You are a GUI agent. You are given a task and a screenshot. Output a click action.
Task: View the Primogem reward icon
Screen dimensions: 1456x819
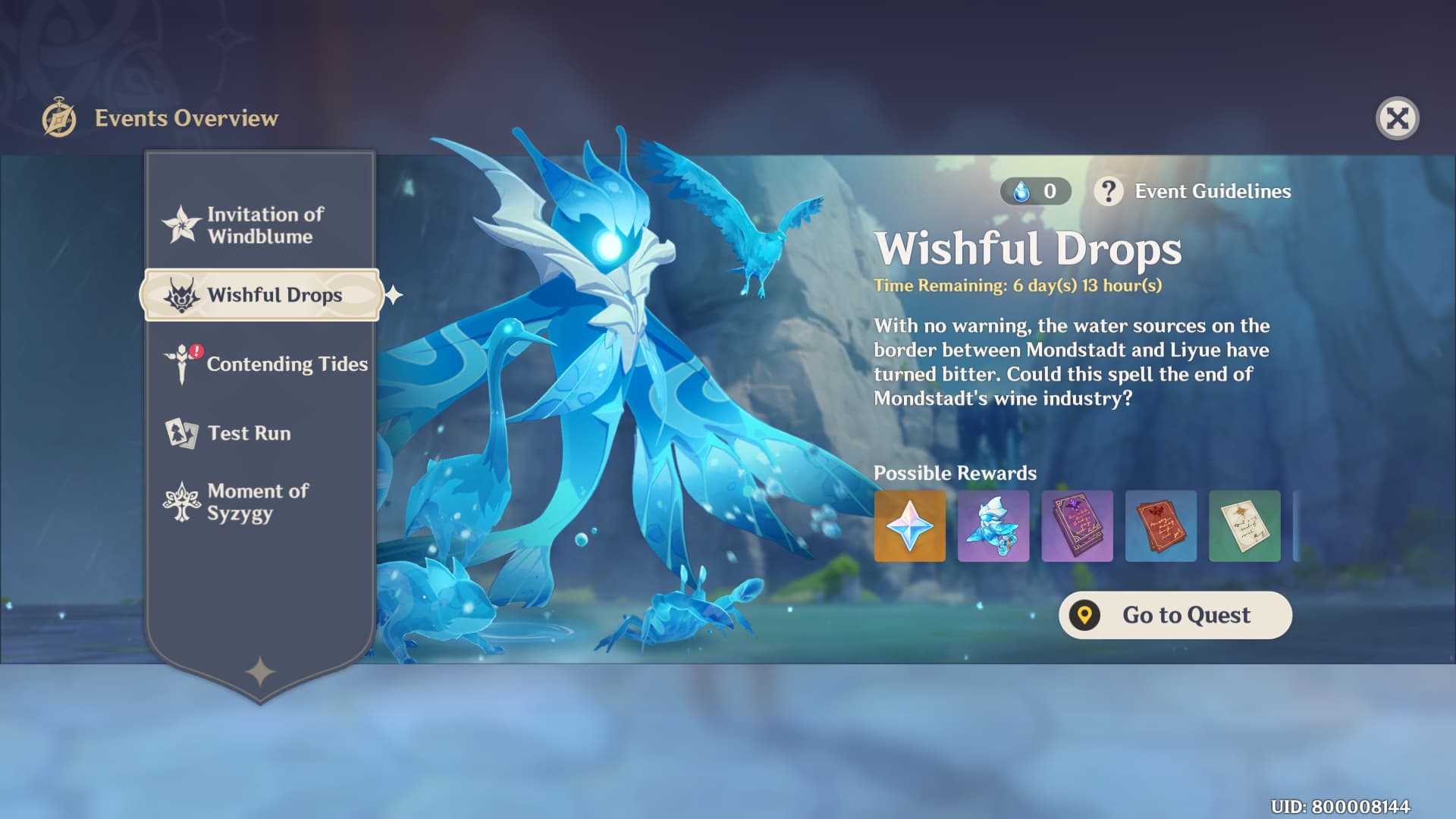click(909, 526)
